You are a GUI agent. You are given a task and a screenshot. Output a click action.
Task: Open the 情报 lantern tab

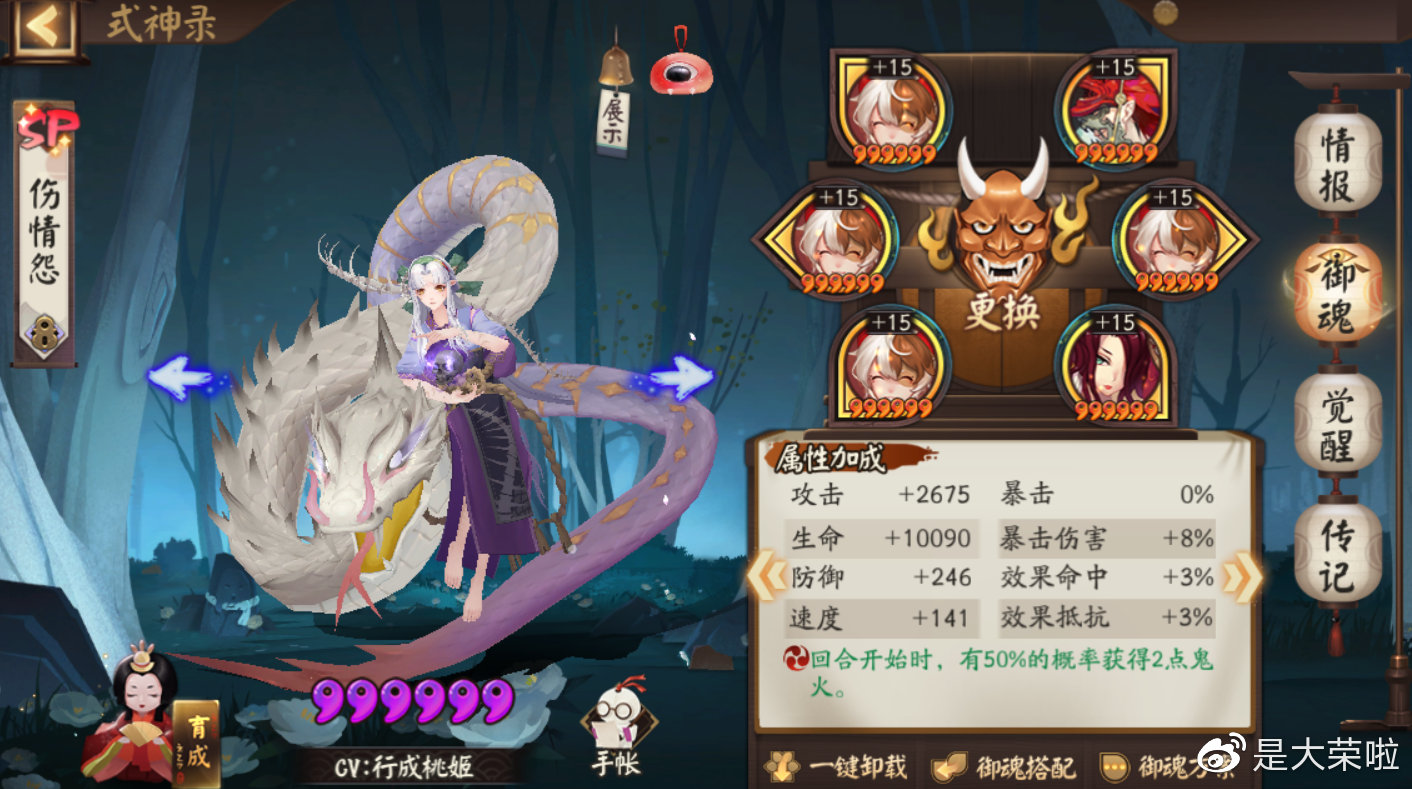tap(1338, 164)
